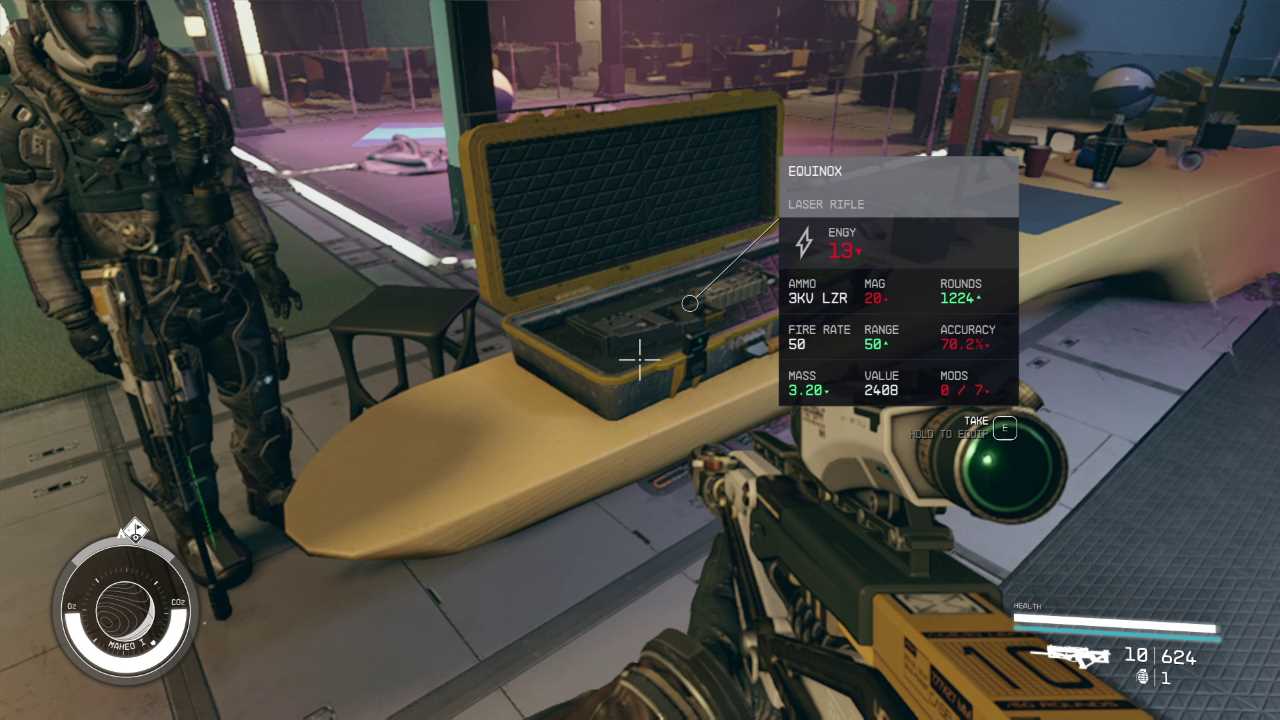Click the grenade icon
The width and height of the screenshot is (1280, 720).
click(x=1143, y=677)
